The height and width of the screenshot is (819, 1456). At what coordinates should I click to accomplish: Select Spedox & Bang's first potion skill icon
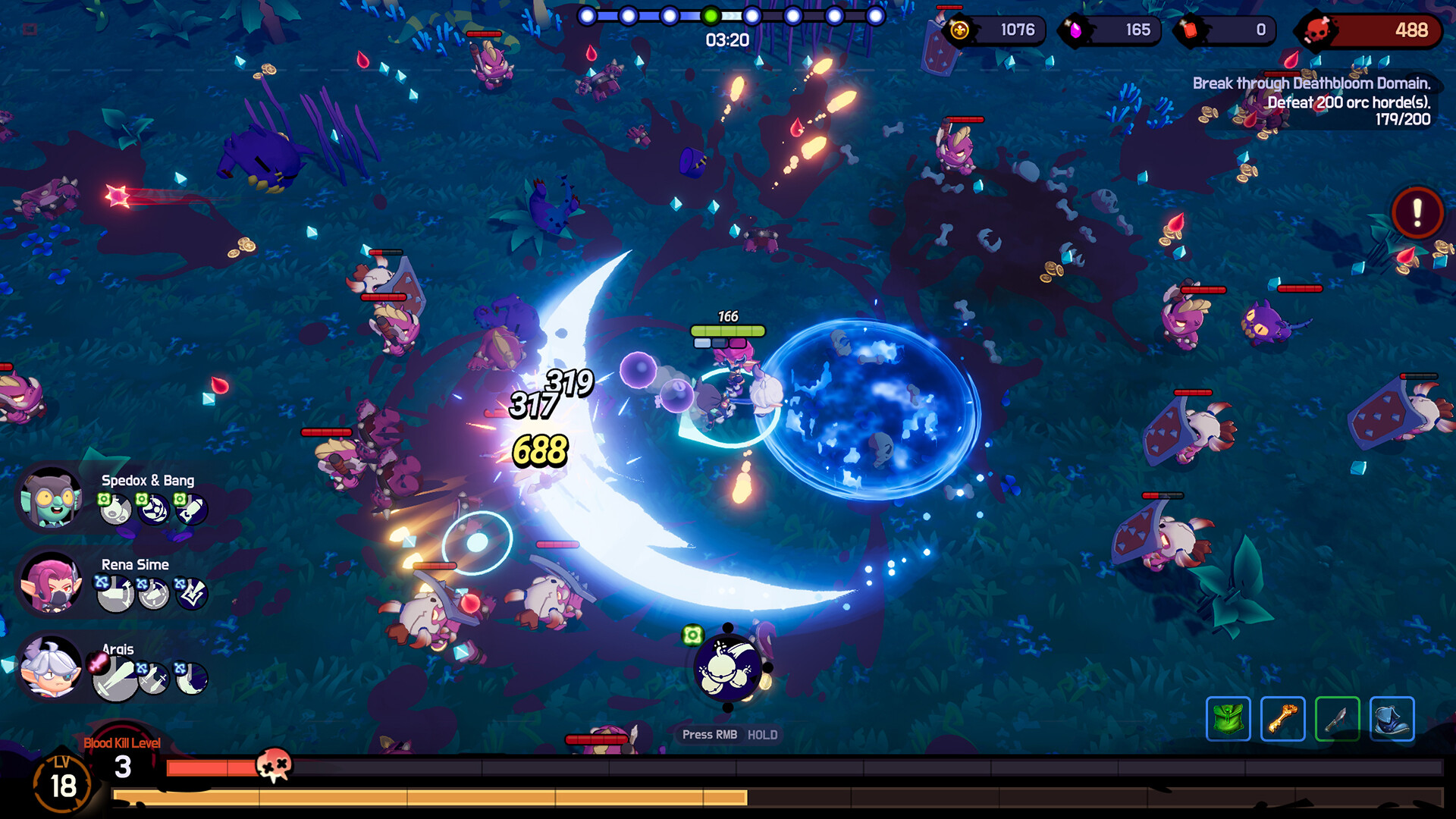tap(116, 510)
